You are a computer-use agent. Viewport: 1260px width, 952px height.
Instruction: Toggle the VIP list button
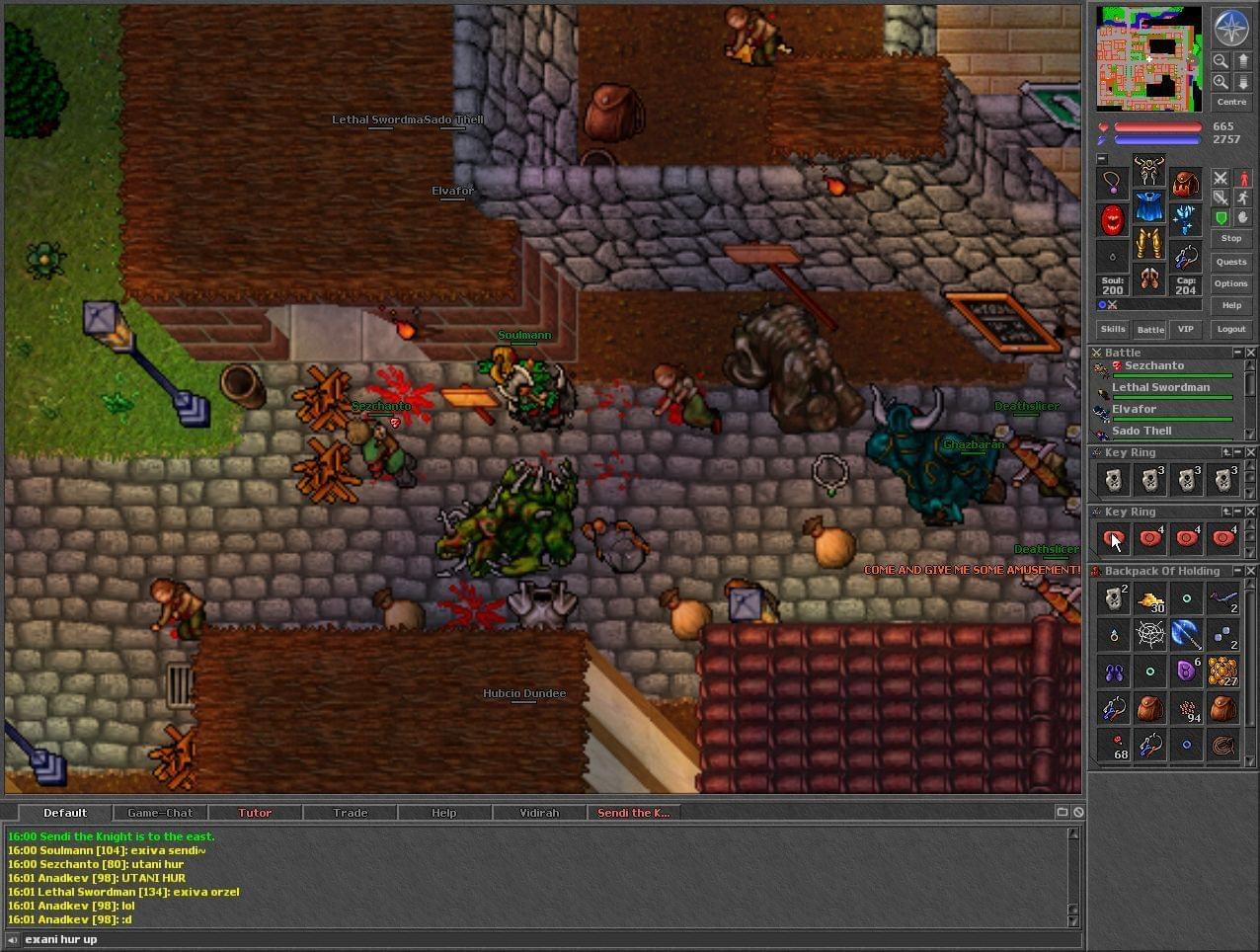[x=1186, y=329]
